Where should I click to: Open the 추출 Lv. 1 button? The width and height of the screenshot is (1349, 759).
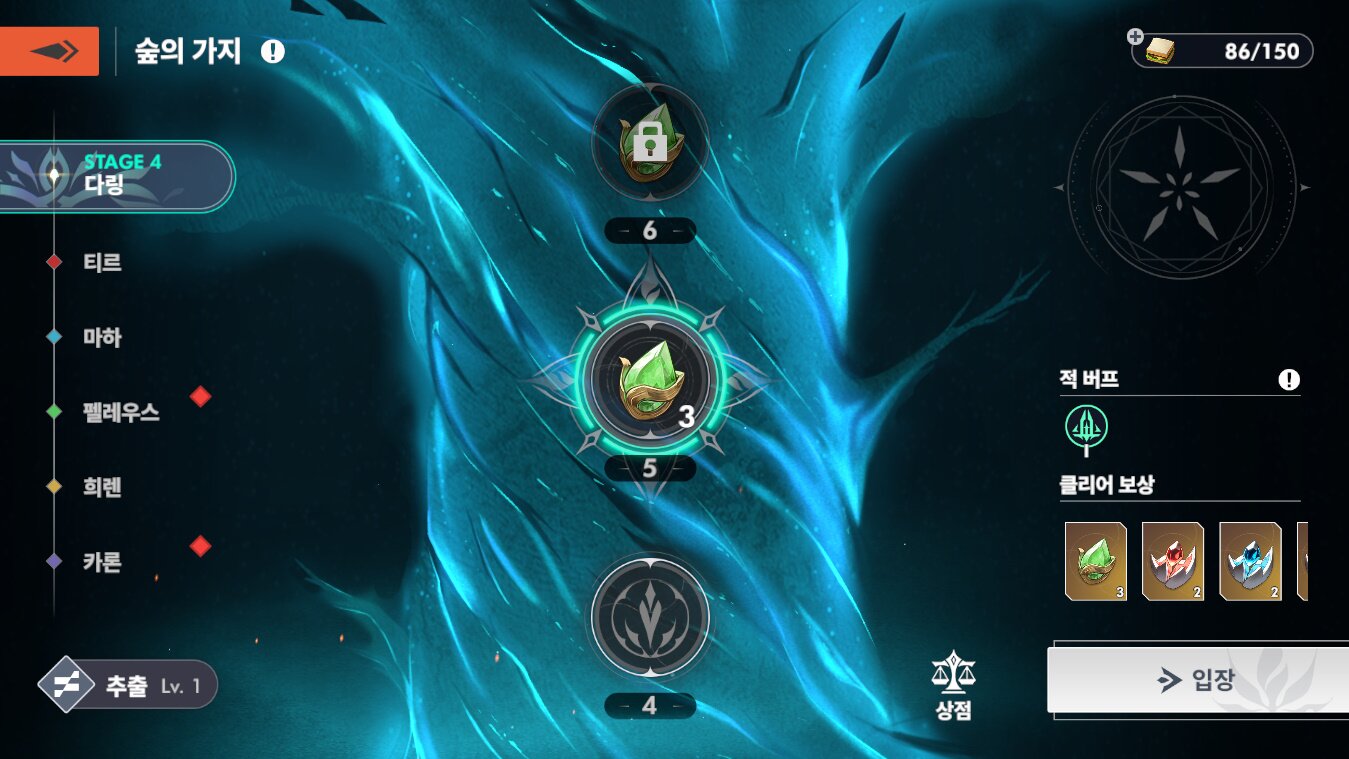click(x=130, y=685)
